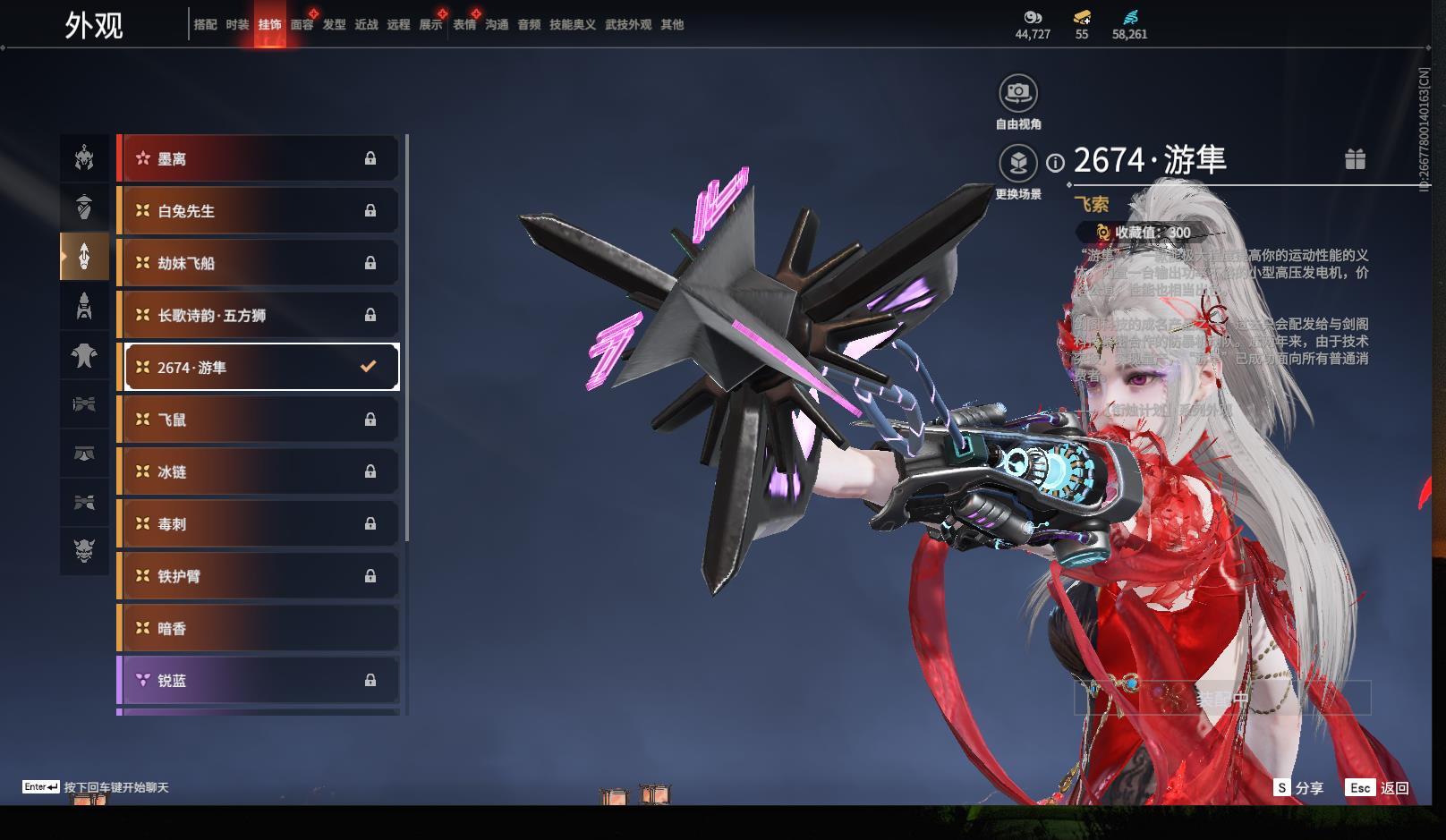The width and height of the screenshot is (1446, 840).
Task: Click the 更换场景 scene button
Action: click(1017, 163)
